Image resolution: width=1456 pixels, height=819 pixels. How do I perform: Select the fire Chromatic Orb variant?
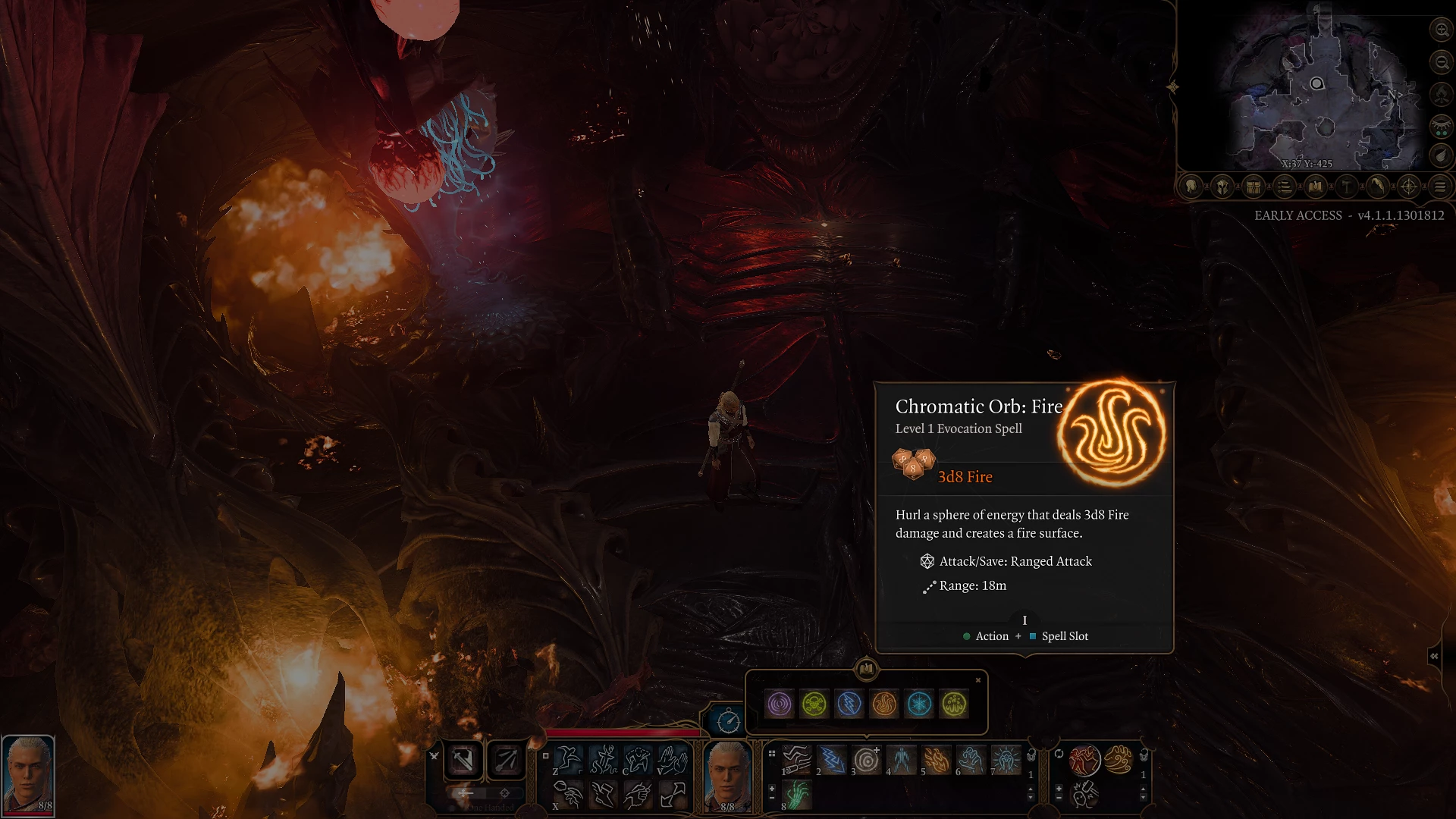(x=884, y=704)
